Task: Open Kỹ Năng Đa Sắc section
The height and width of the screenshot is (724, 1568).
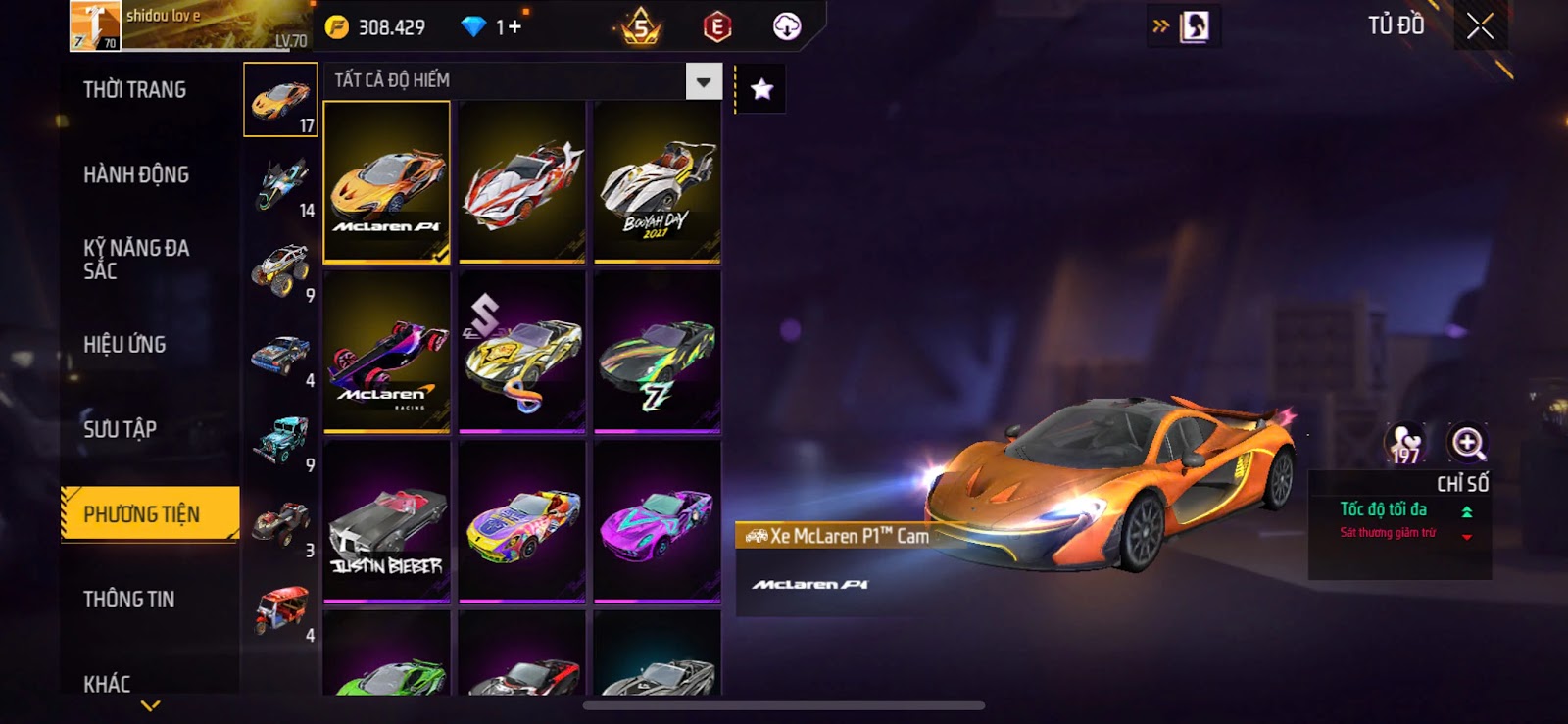Action: 136,260
